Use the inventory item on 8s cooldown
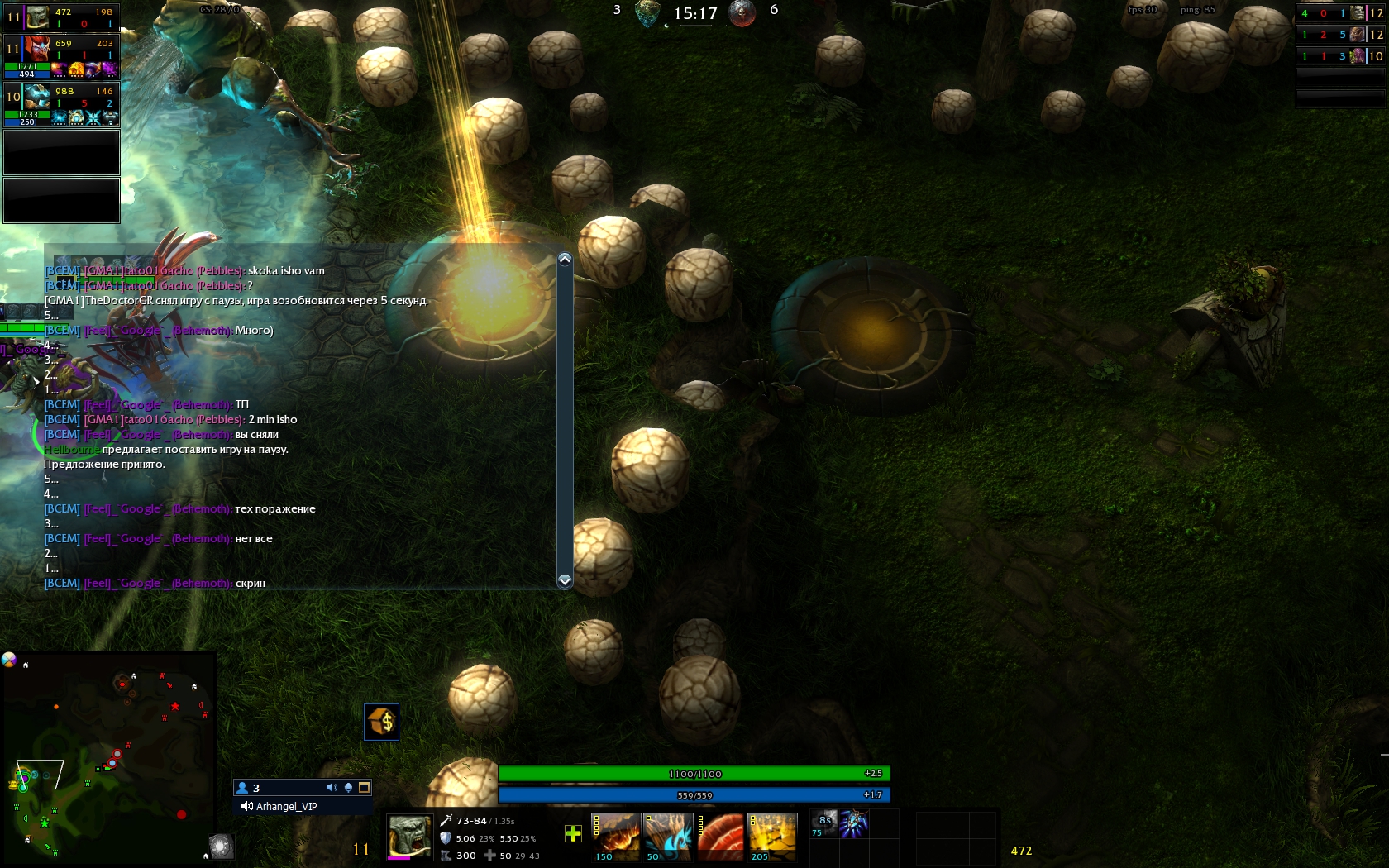 (x=825, y=824)
